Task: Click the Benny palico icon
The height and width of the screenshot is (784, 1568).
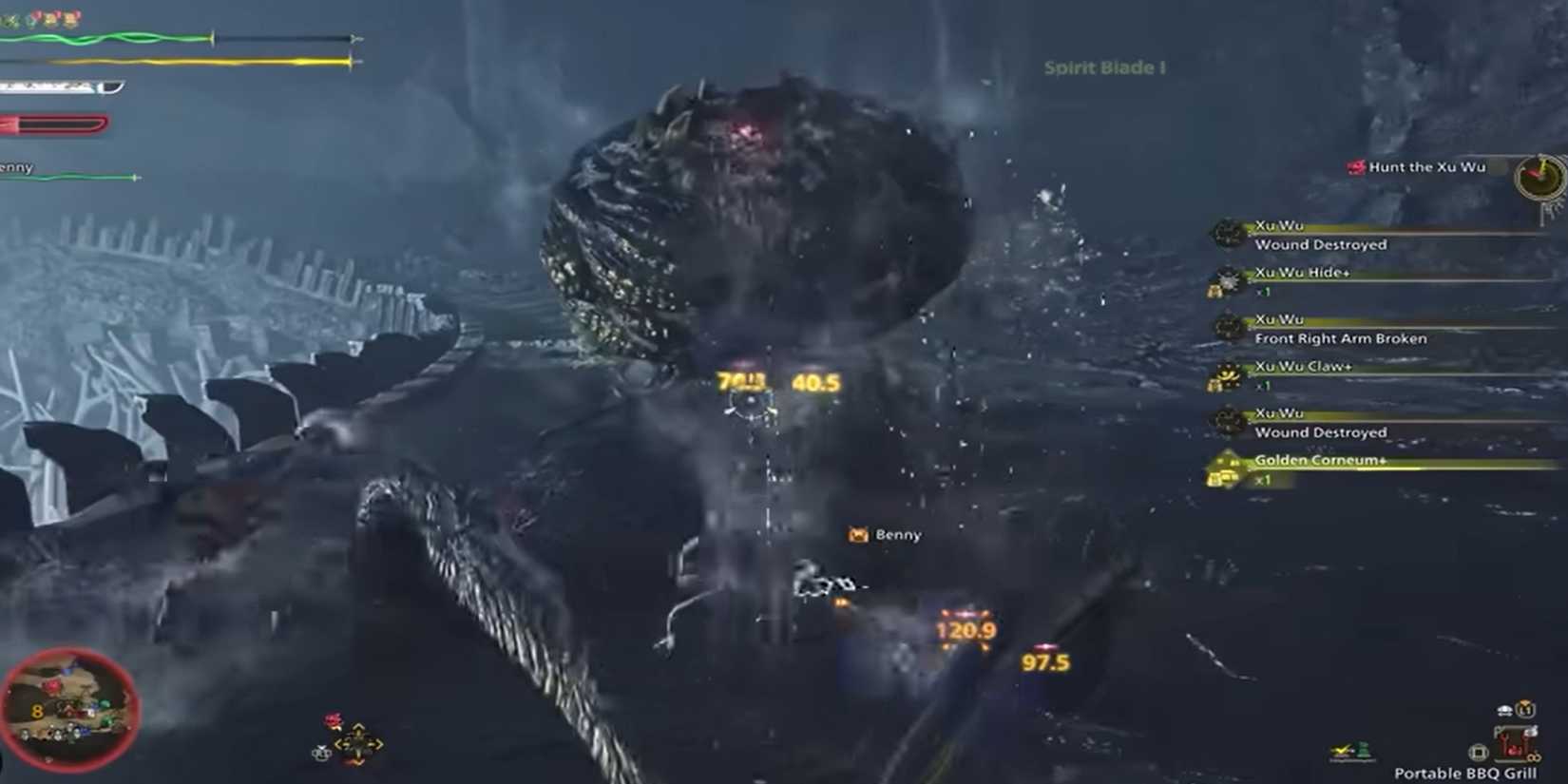Action: [x=856, y=535]
